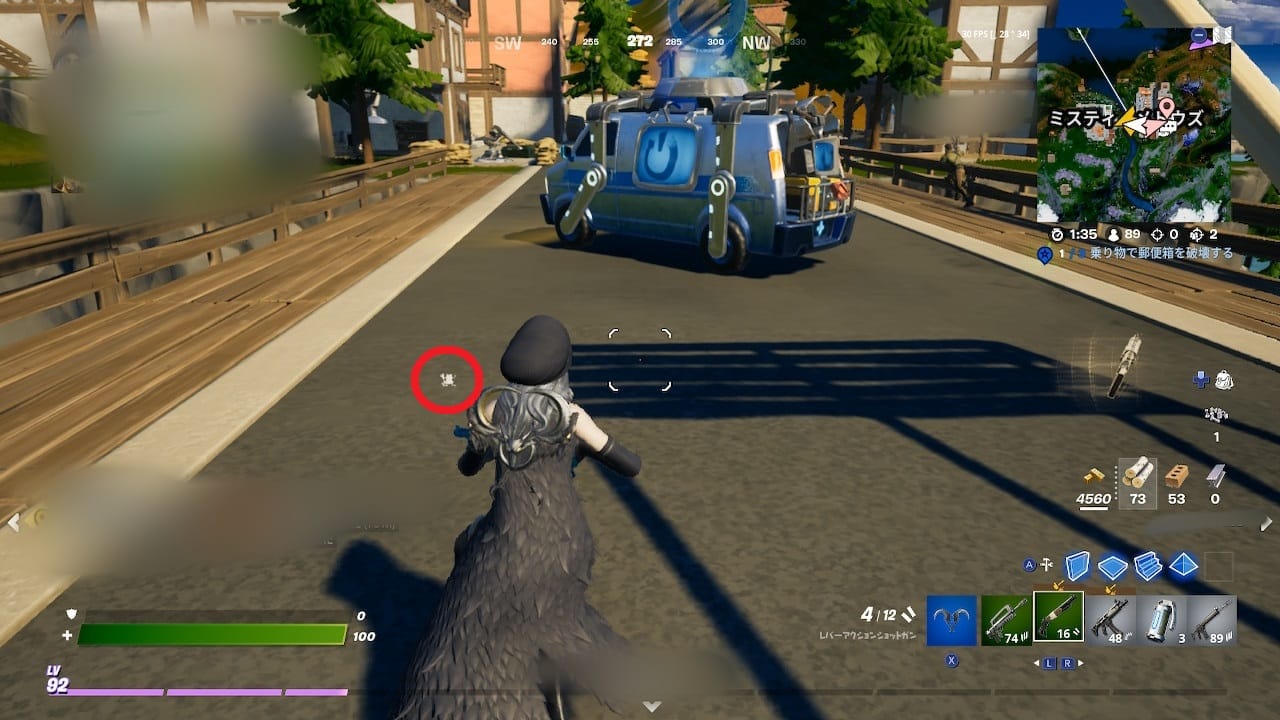The height and width of the screenshot is (720, 1280).
Task: Select the blue ram horns pickaxe slot
Action: tap(951, 620)
